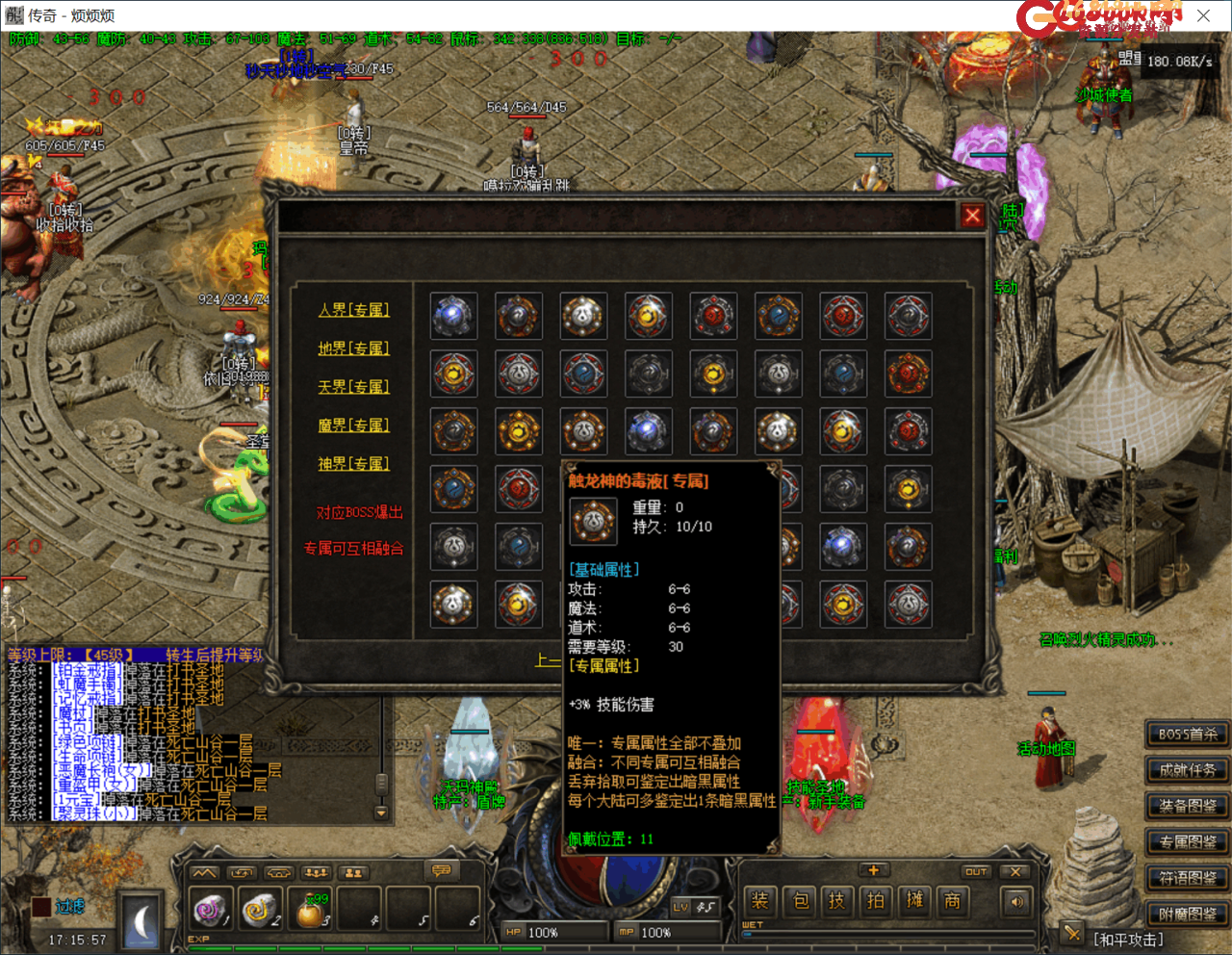Screen dimensions: 1232x955
Task: Open the auction with 拍 button
Action: tap(876, 901)
